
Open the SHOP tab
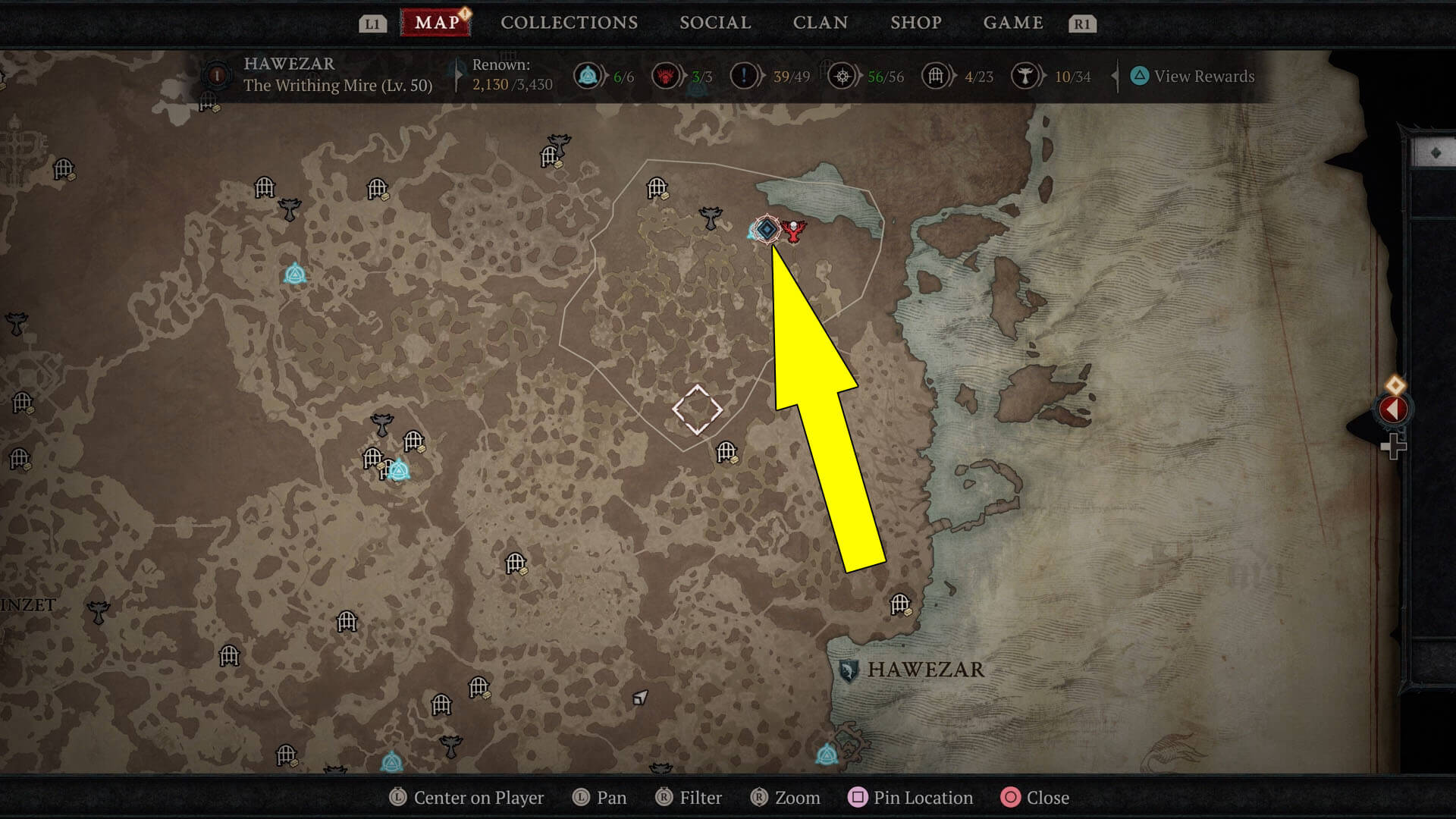tap(915, 22)
